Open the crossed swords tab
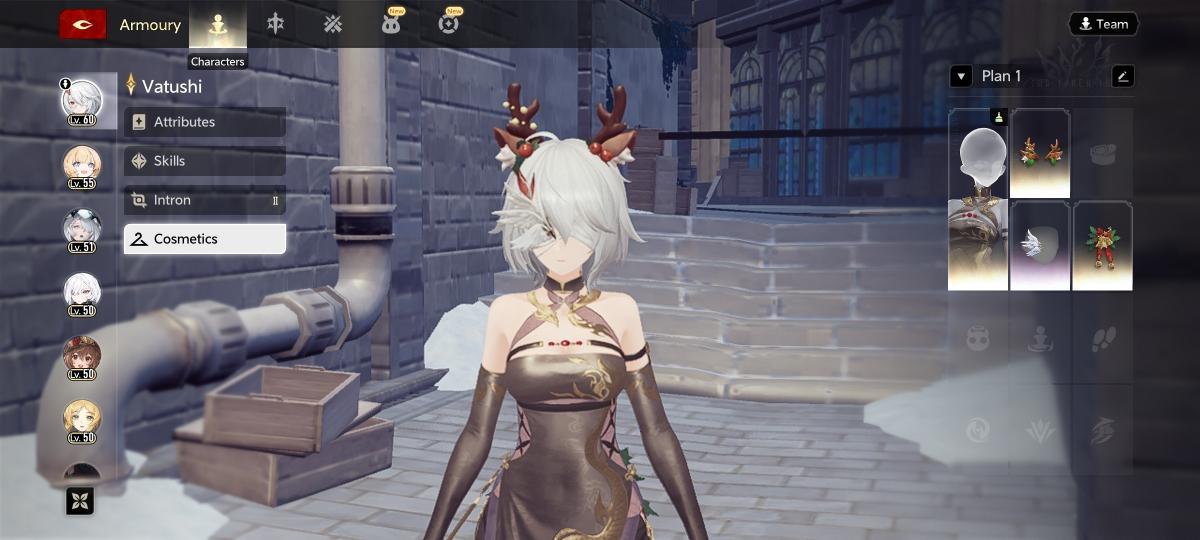The height and width of the screenshot is (540, 1200). pos(333,25)
